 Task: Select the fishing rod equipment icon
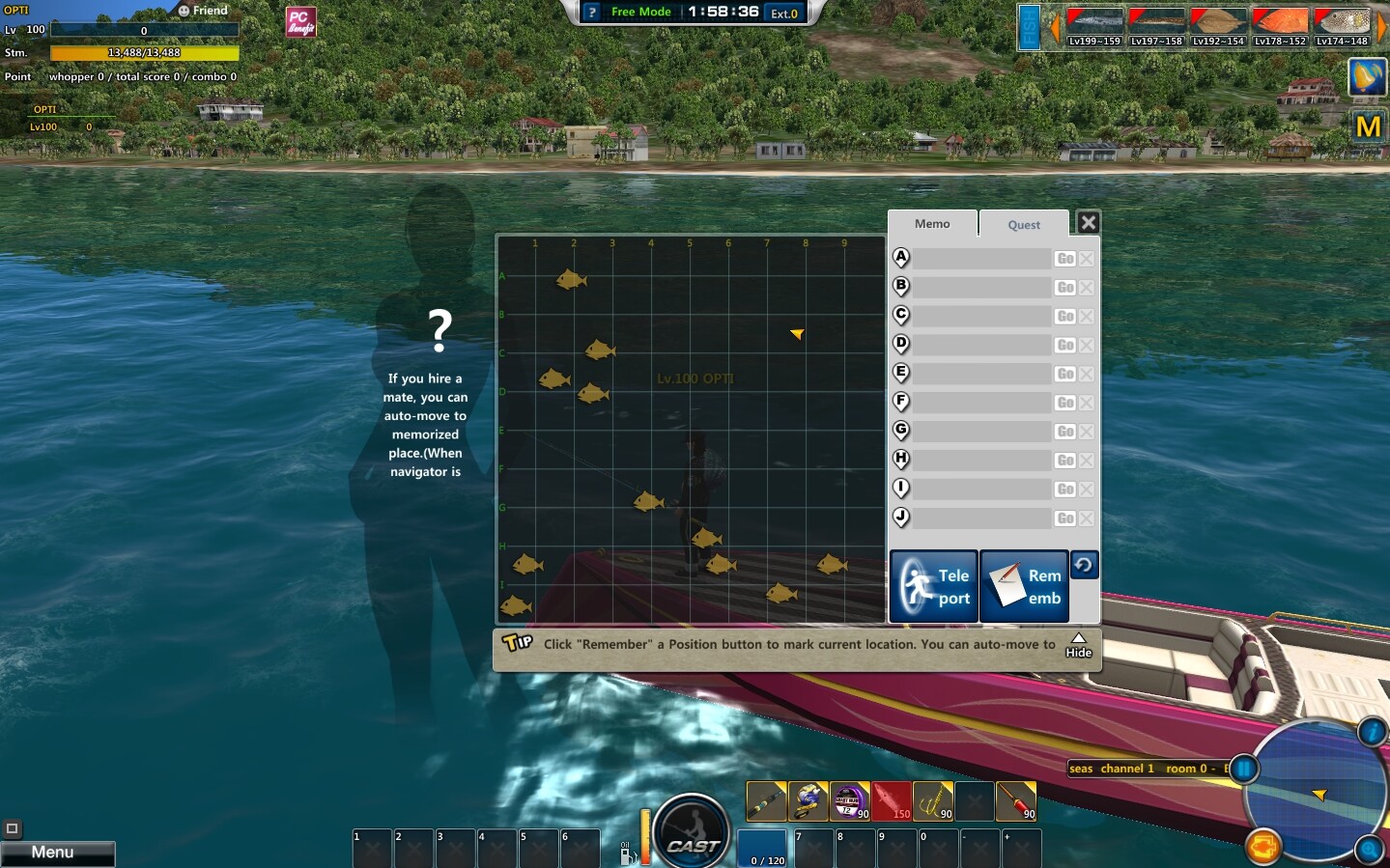[766, 801]
